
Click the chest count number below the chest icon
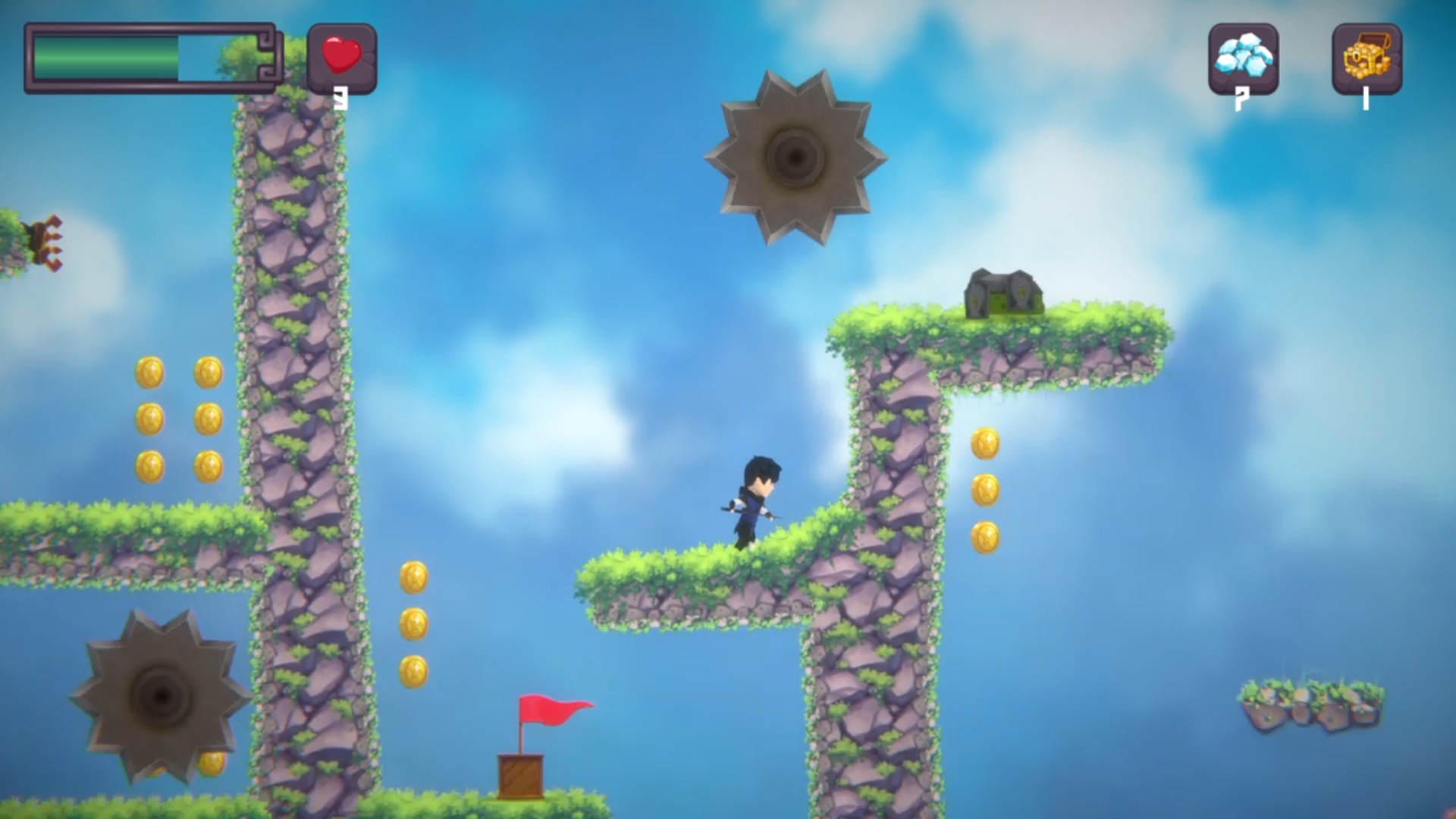[1365, 97]
